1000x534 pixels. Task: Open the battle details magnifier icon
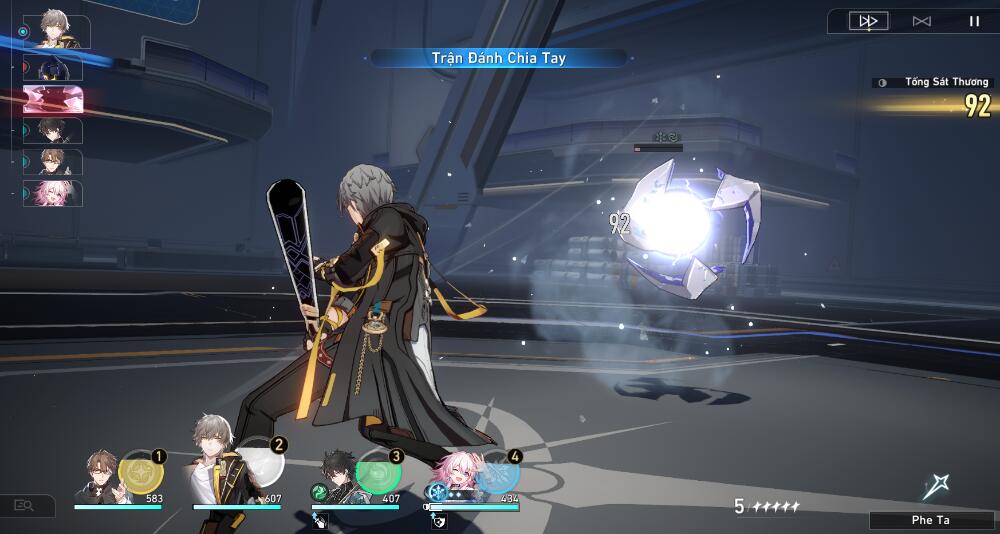[x=23, y=506]
